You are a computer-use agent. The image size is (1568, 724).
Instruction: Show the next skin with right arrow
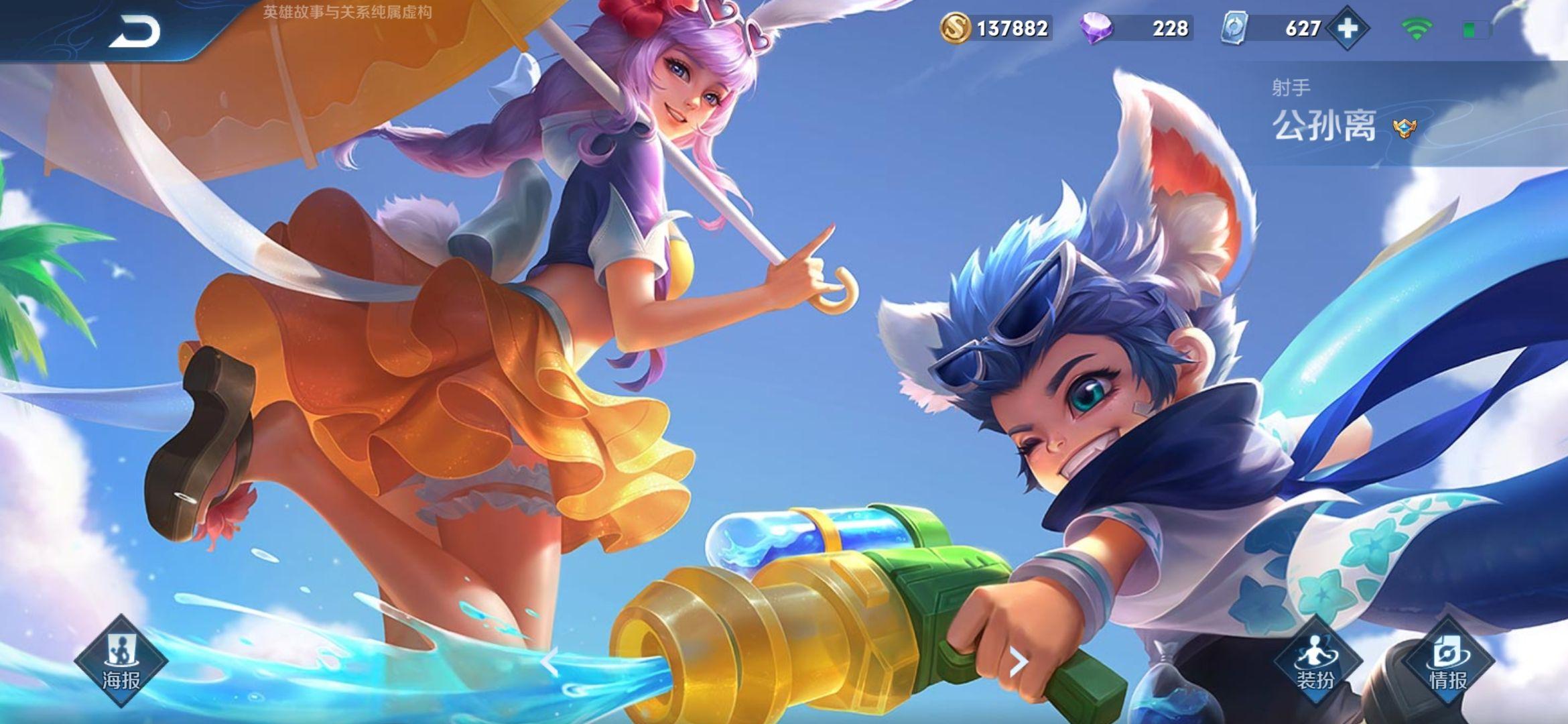coord(1019,662)
